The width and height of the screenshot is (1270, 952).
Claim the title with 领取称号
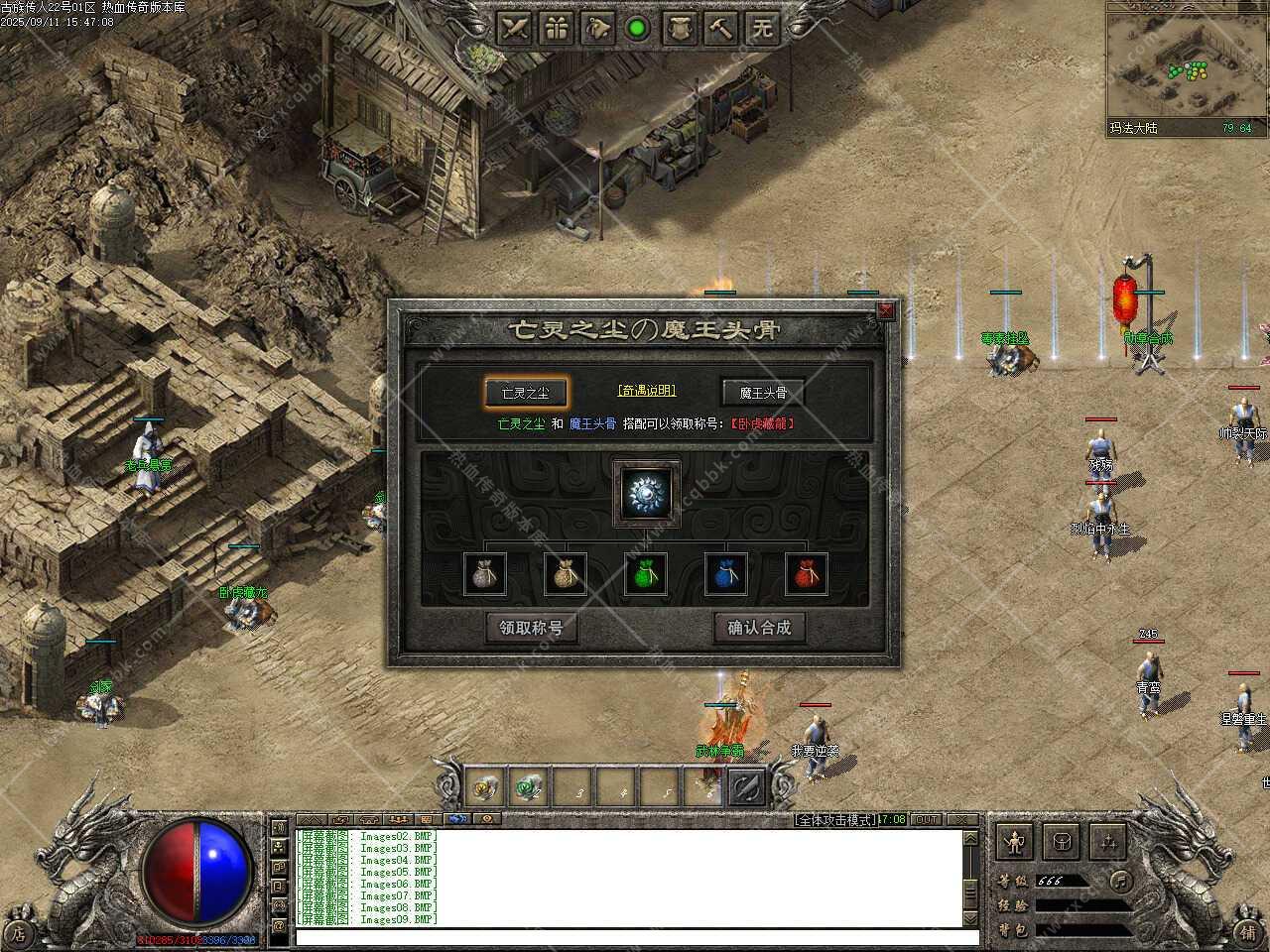pyautogui.click(x=531, y=628)
